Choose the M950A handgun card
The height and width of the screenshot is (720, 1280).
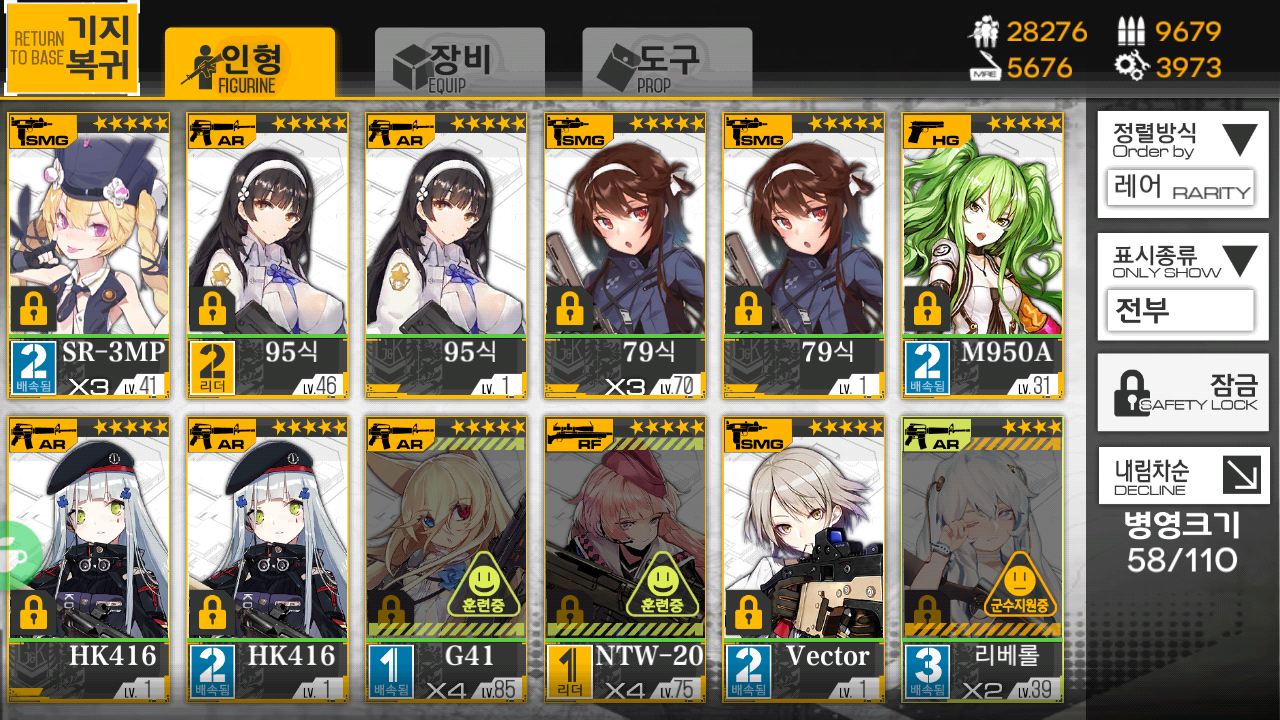click(x=982, y=255)
